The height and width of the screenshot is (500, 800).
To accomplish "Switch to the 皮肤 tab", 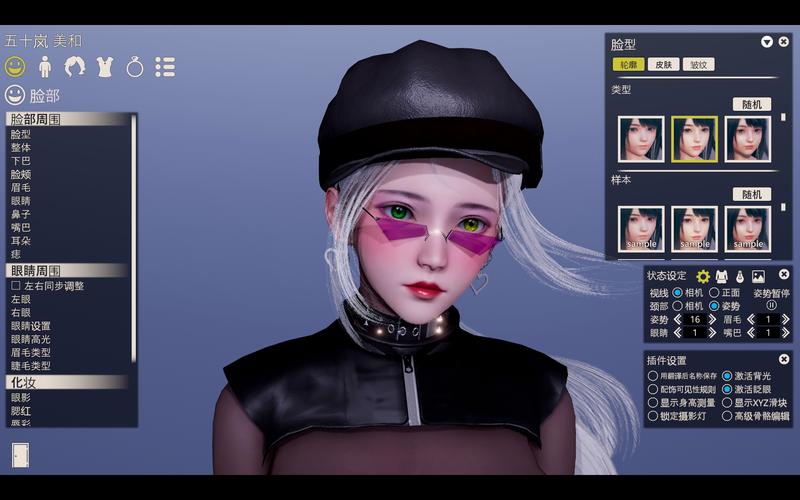I will tap(662, 64).
